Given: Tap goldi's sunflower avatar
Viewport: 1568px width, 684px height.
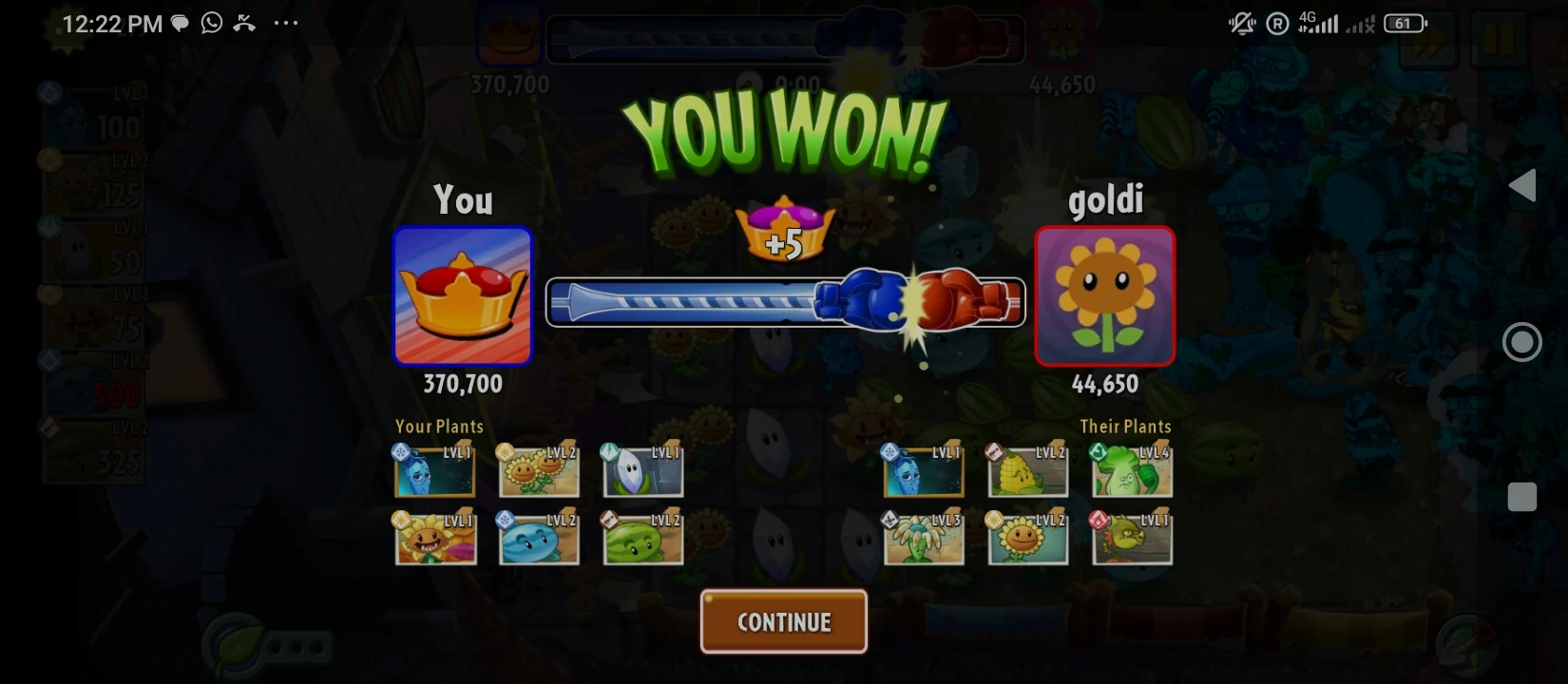Looking at the screenshot, I should 1104,296.
